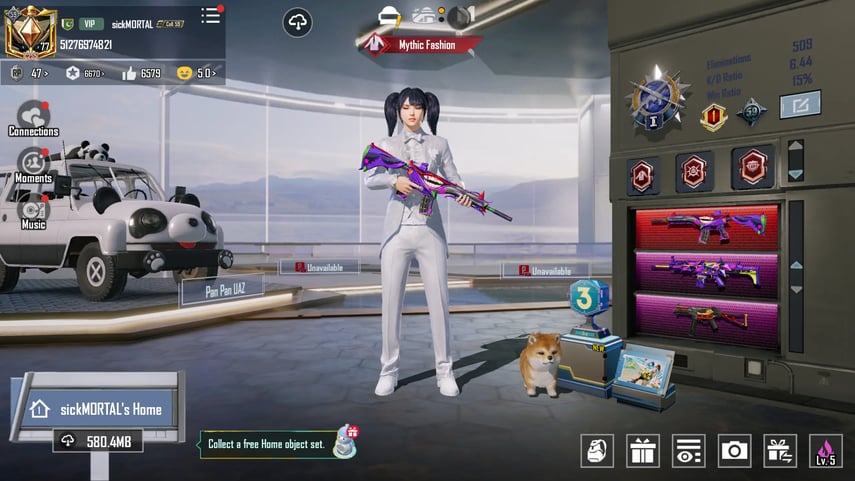This screenshot has height=481, width=855.
Task: Select the Pan Pan UAZ vehicle label
Action: point(221,291)
